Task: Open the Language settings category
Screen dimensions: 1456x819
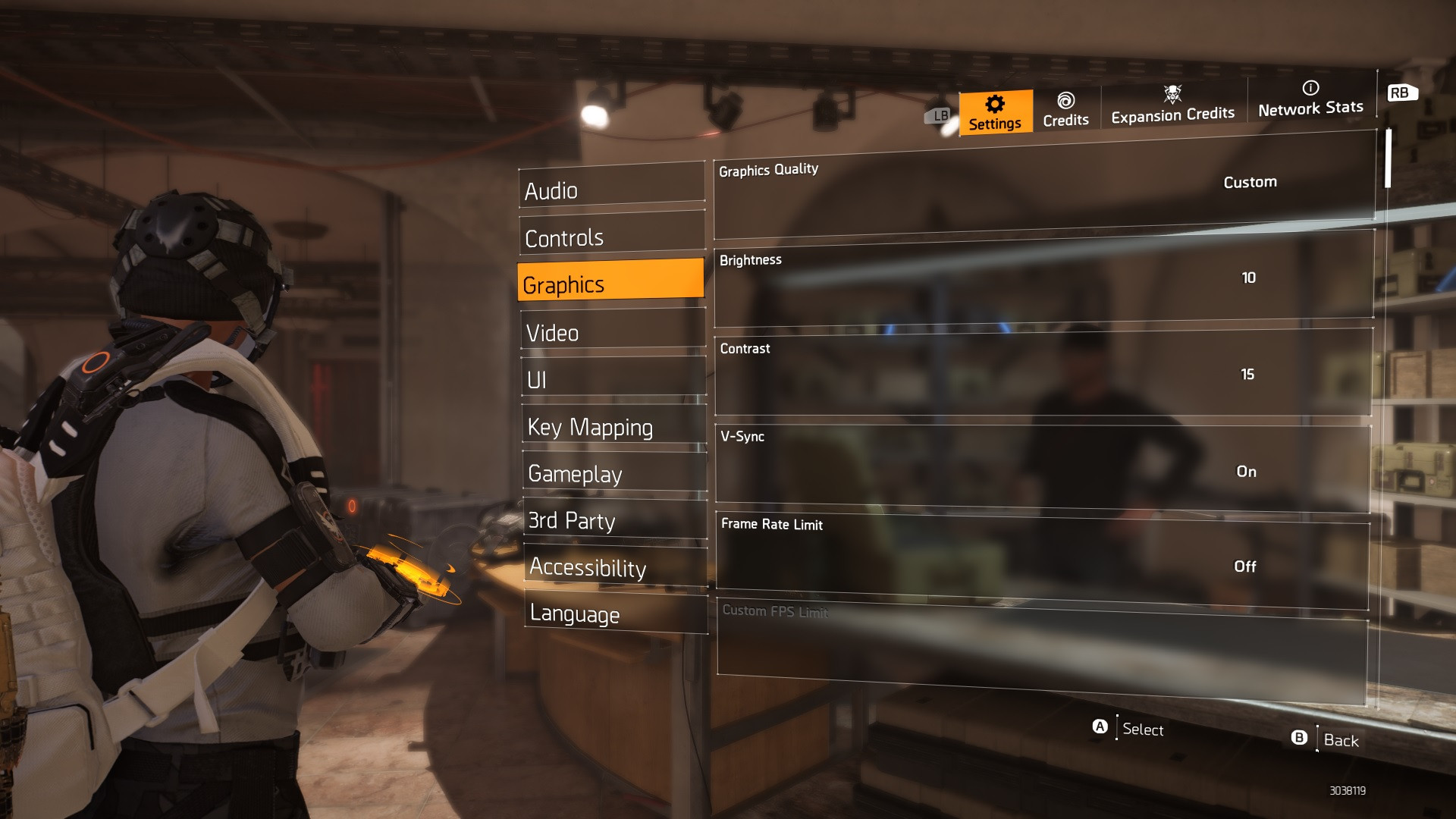Action: (616, 613)
